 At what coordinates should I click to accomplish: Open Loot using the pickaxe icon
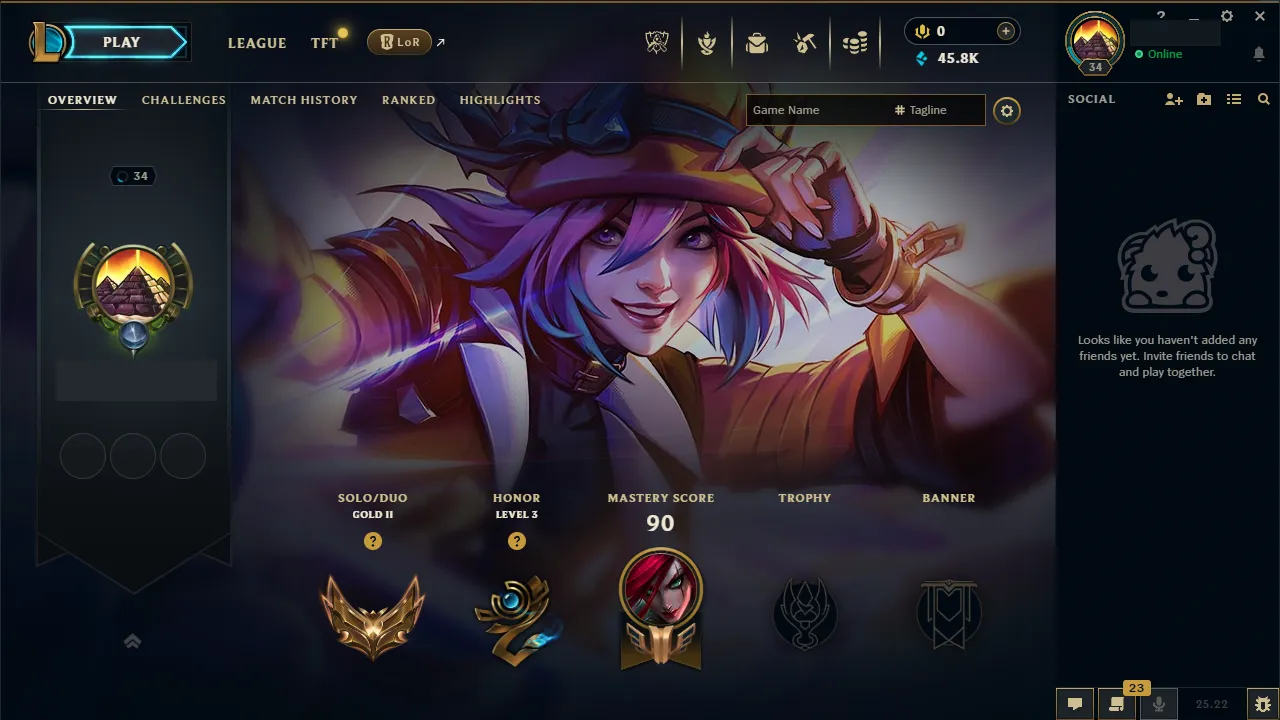pyautogui.click(x=807, y=42)
